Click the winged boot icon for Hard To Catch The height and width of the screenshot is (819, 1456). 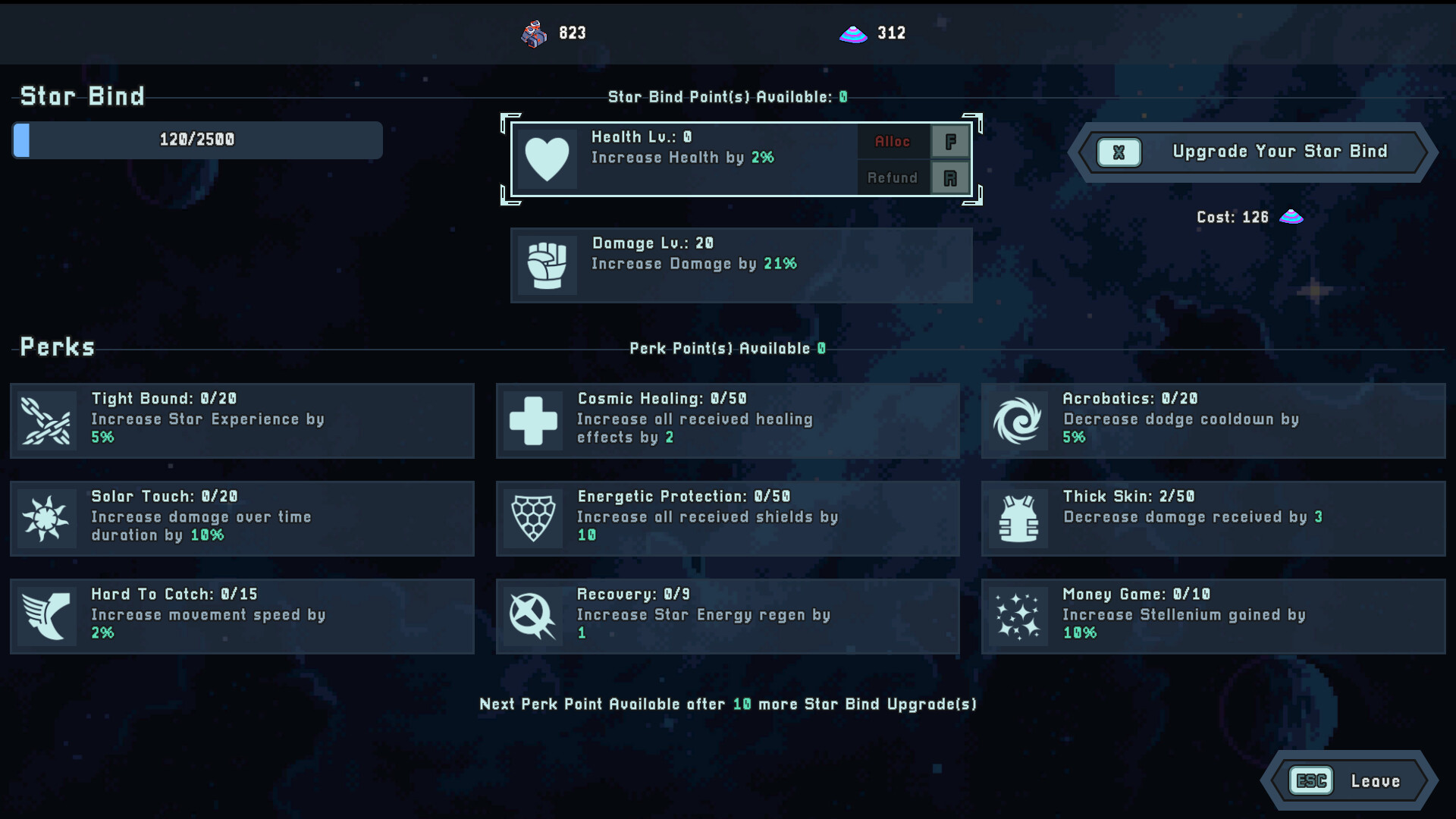pos(47,616)
